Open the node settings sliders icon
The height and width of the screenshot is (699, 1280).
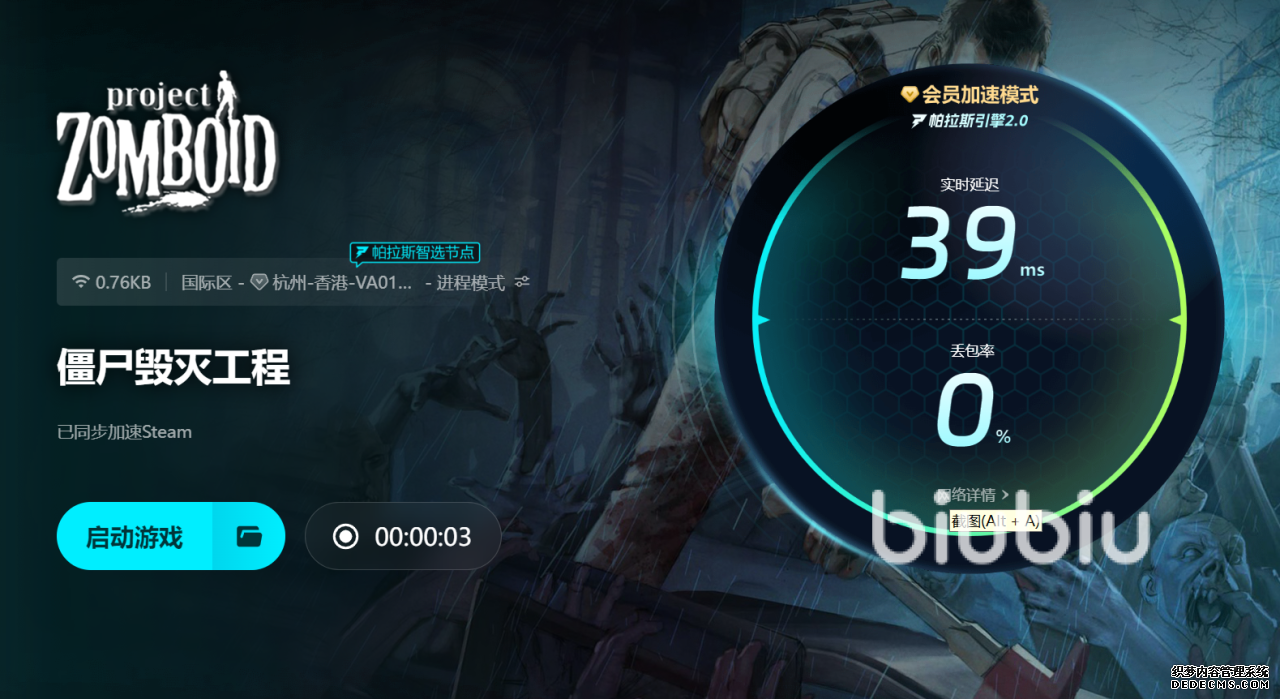522,283
